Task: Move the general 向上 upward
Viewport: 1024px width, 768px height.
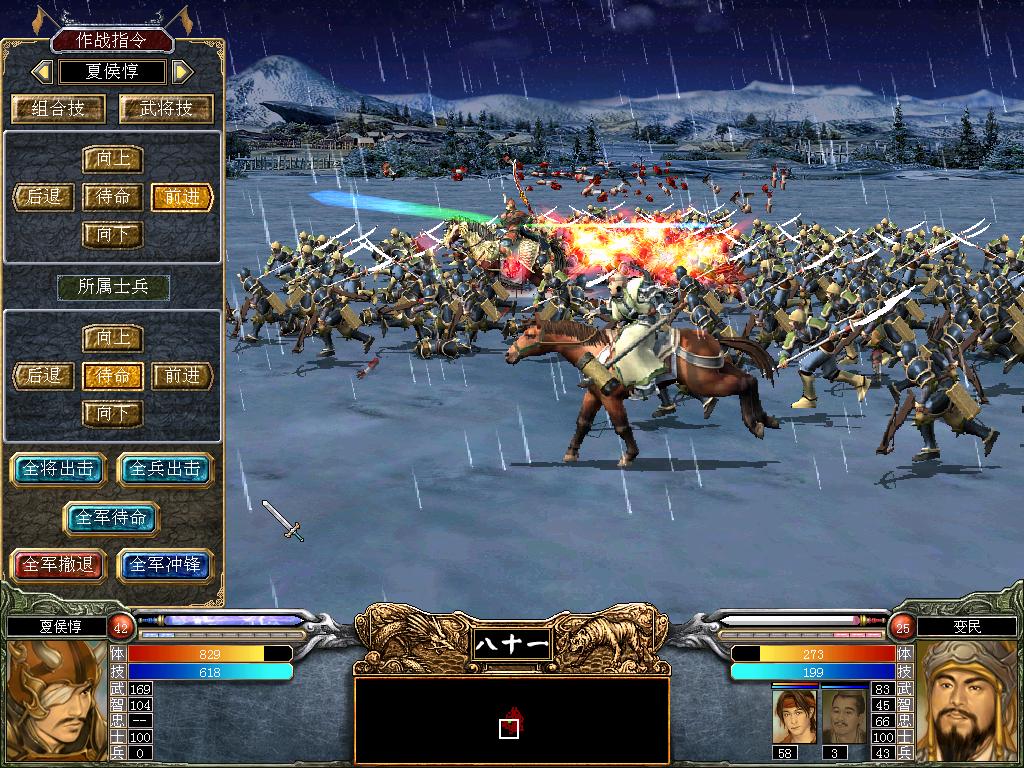Action: [113, 160]
